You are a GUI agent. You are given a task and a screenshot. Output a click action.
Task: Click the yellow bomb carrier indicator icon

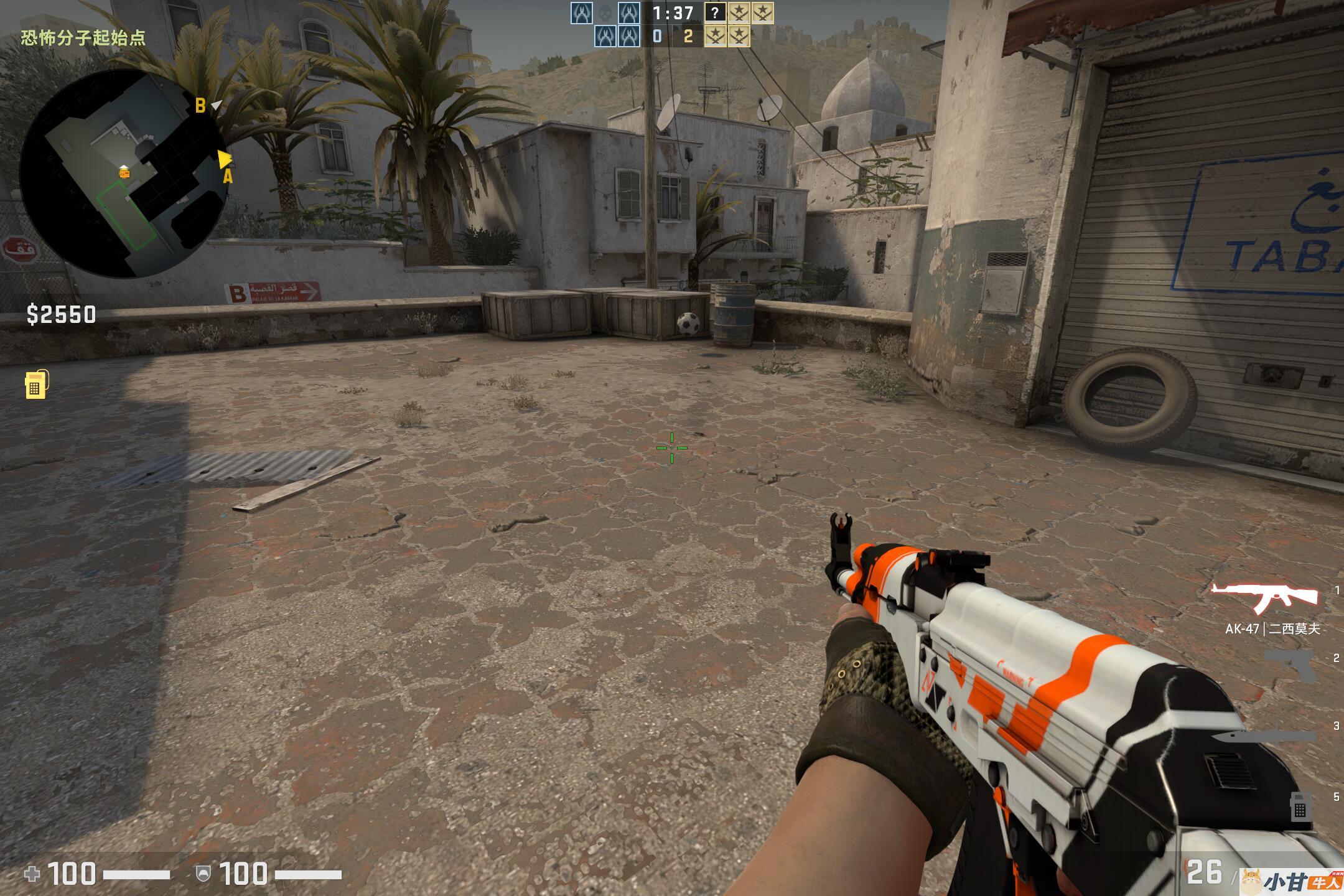coord(36,385)
